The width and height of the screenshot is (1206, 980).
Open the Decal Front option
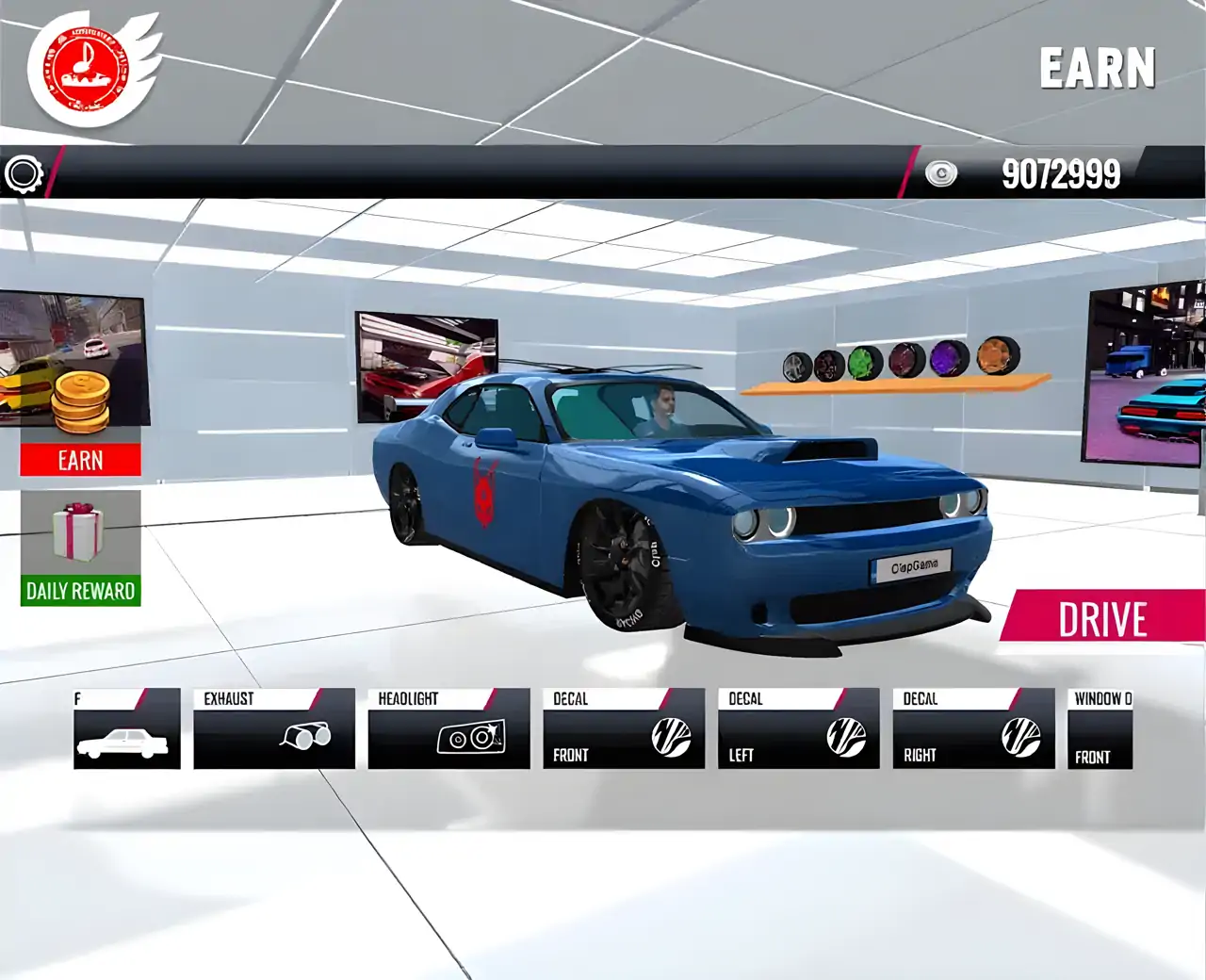point(623,728)
